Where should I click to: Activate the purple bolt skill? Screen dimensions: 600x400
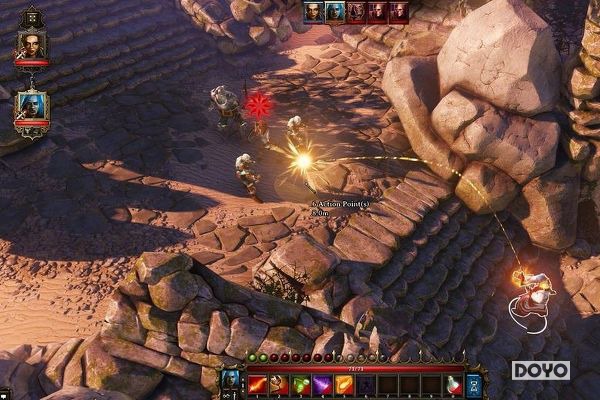click(322, 383)
